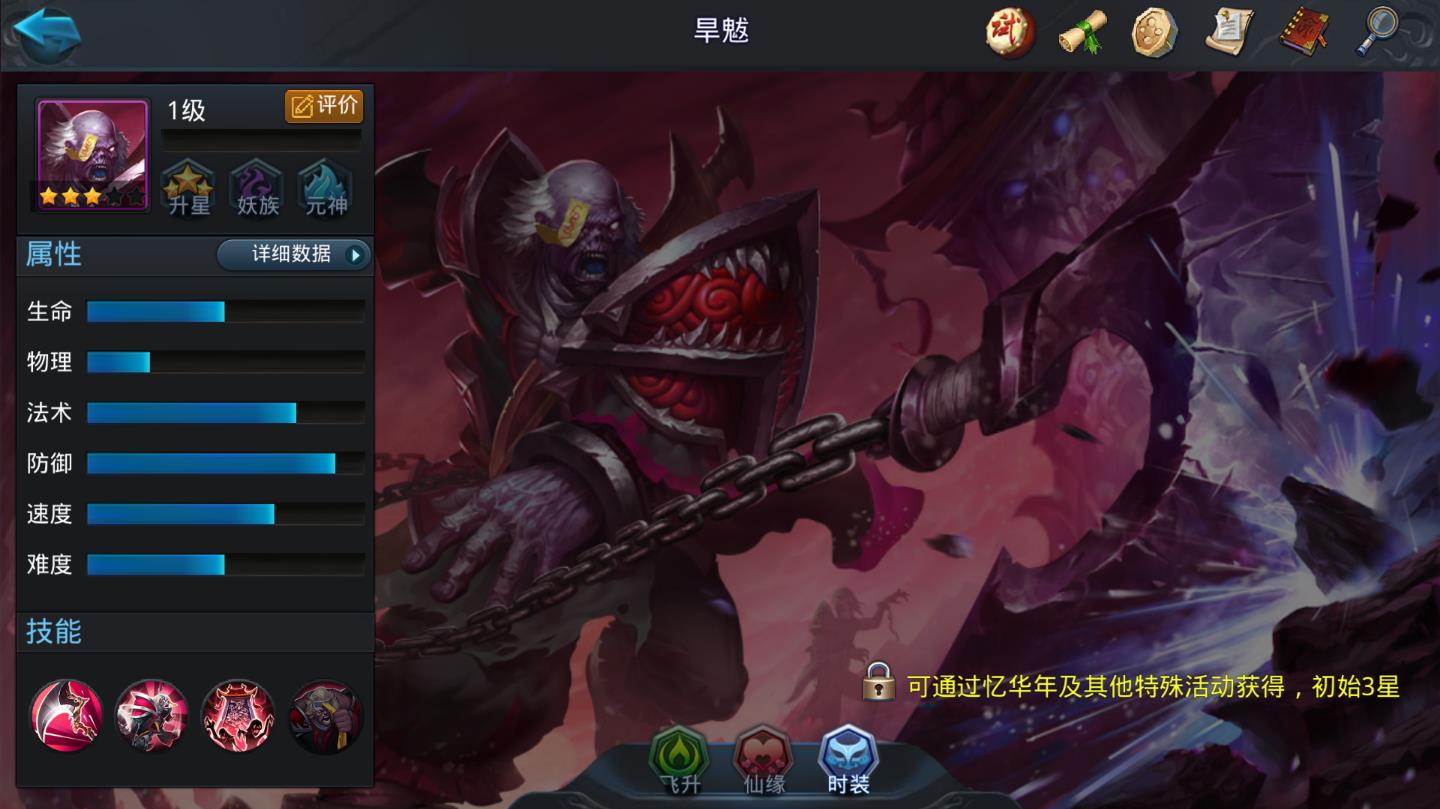Switch to the 仙缘 bond tab
The height and width of the screenshot is (809, 1440).
pos(764,761)
